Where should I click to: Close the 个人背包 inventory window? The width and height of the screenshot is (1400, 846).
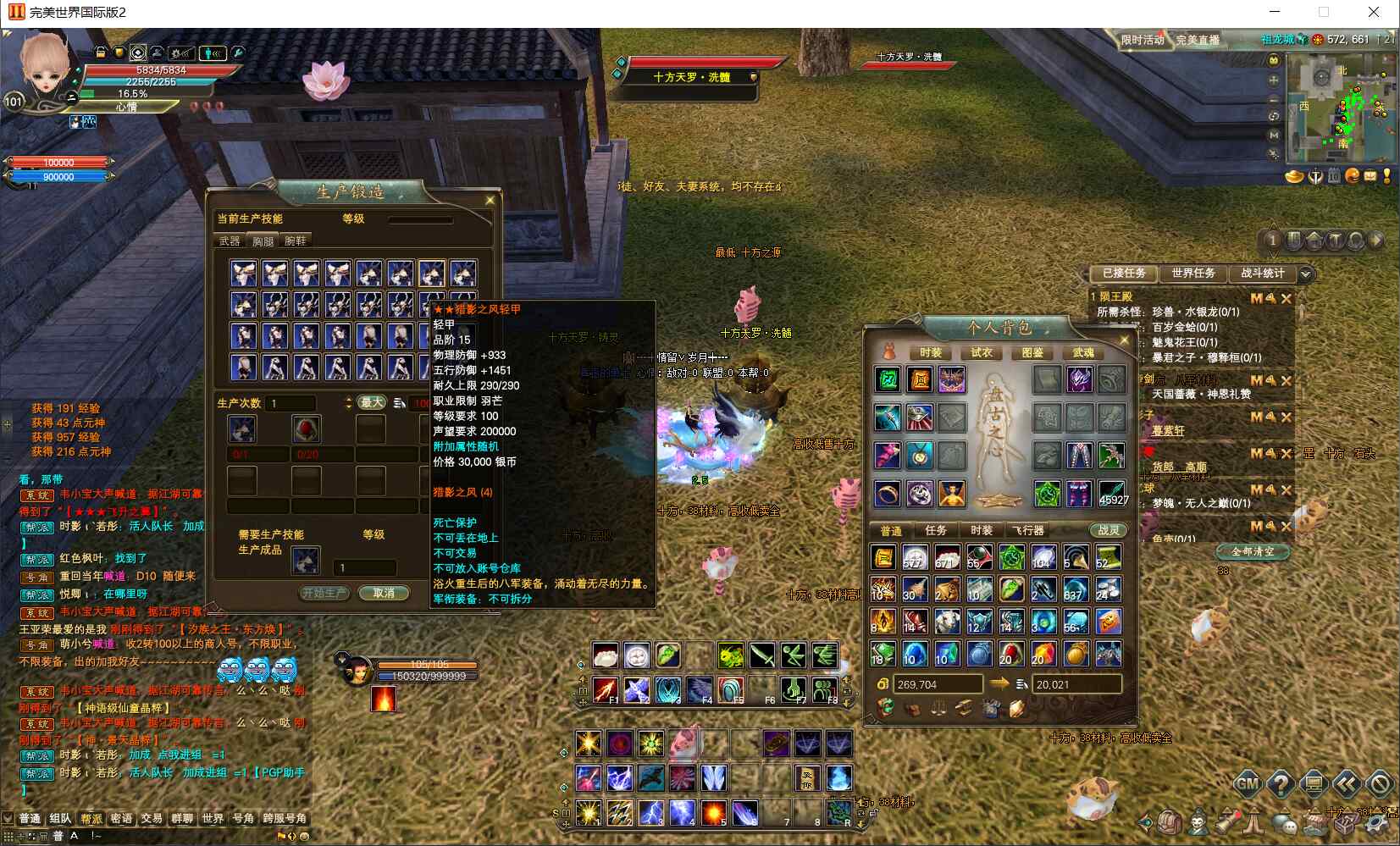(1125, 340)
